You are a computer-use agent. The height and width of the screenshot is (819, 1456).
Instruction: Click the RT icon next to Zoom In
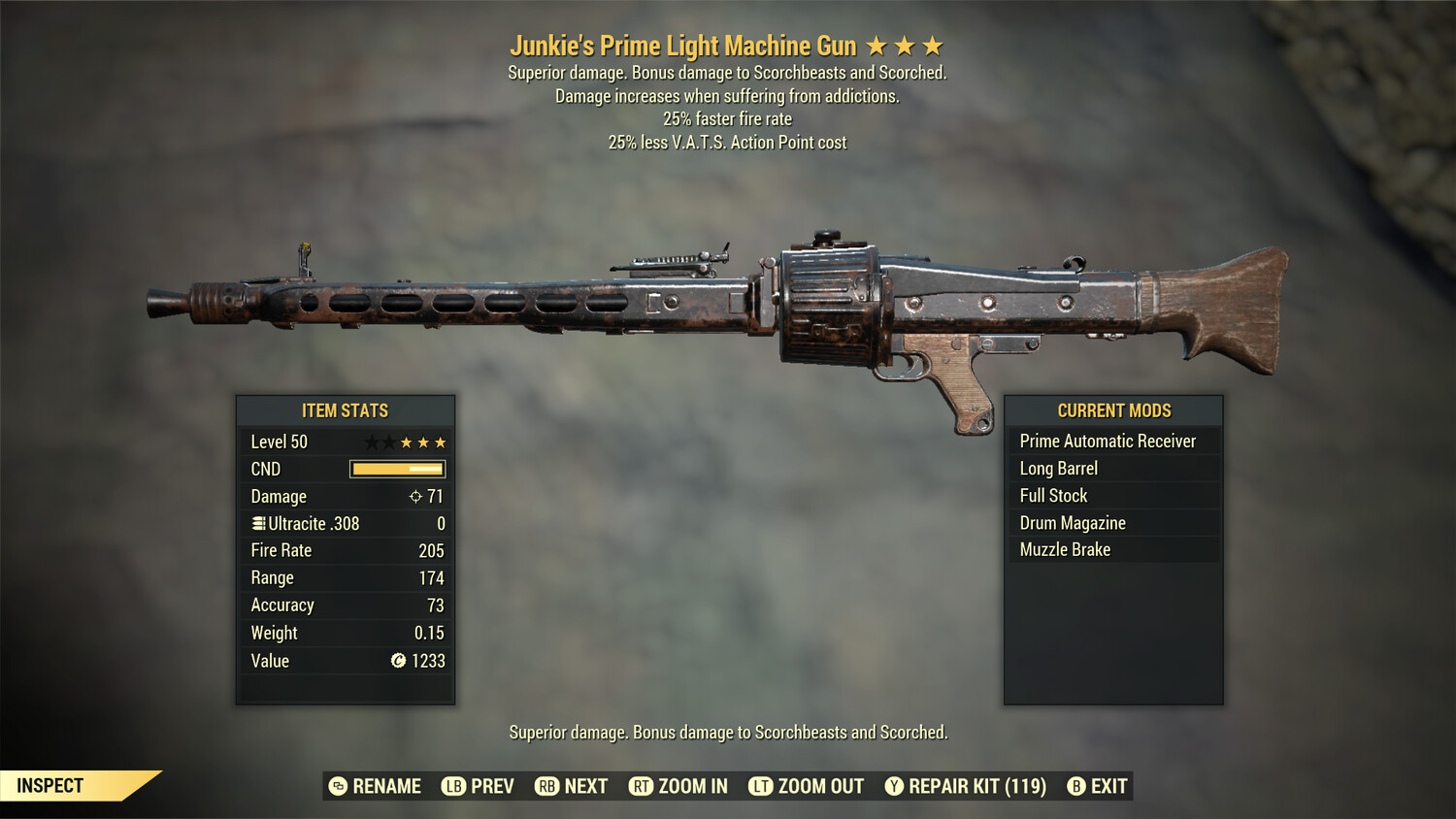tap(642, 786)
